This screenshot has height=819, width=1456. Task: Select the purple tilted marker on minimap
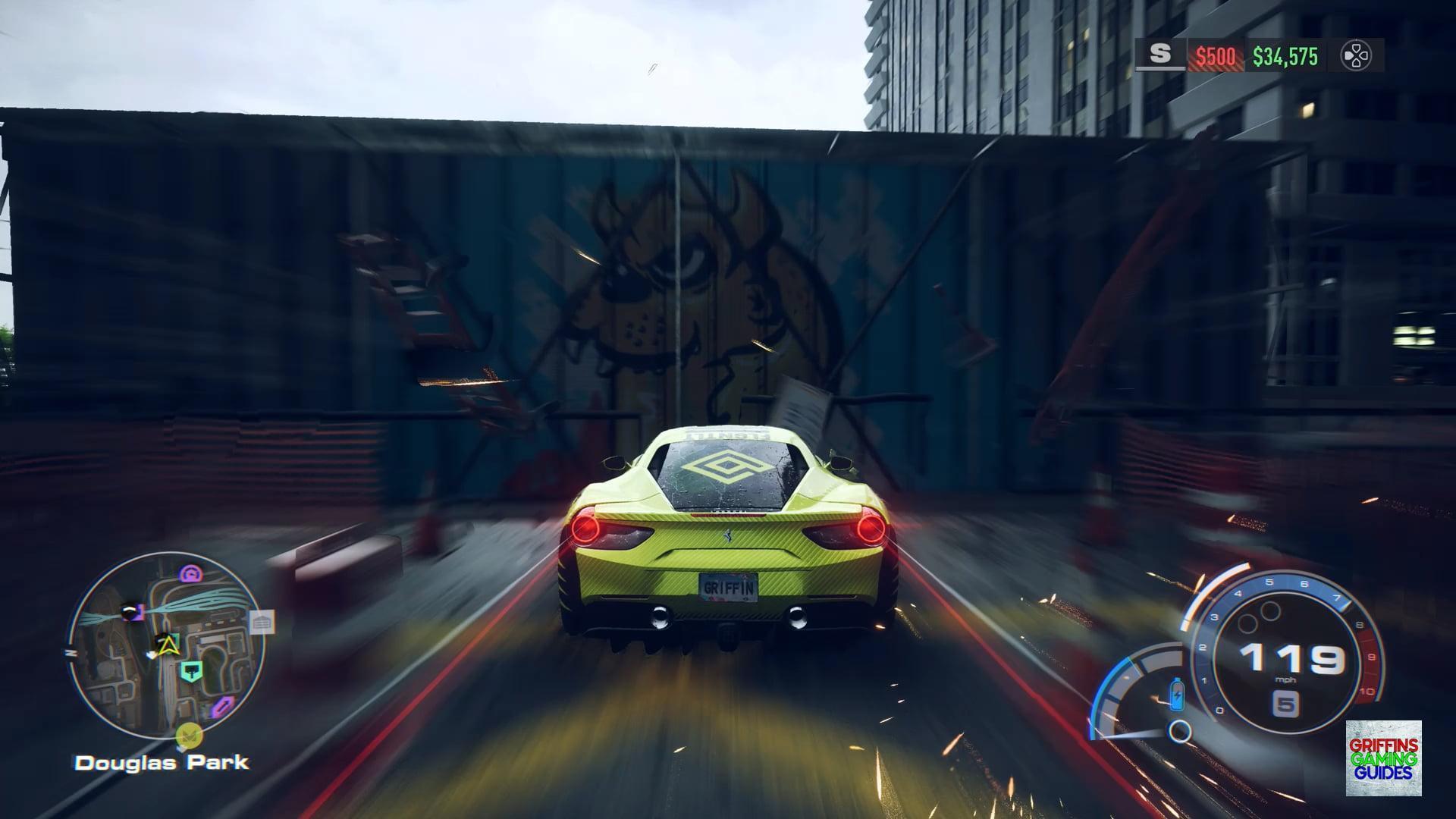click(x=221, y=708)
